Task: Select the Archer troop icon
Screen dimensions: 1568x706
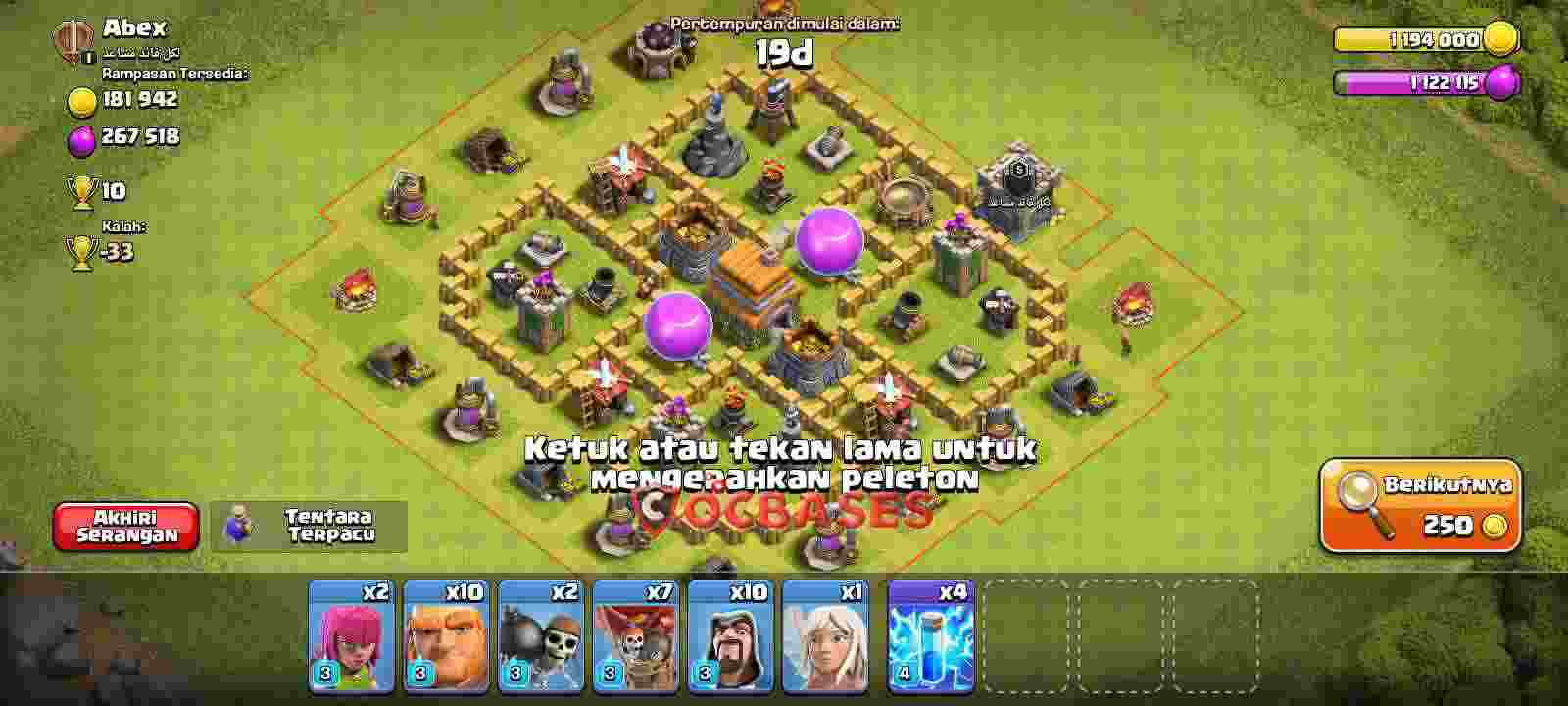Action: (x=348, y=642)
